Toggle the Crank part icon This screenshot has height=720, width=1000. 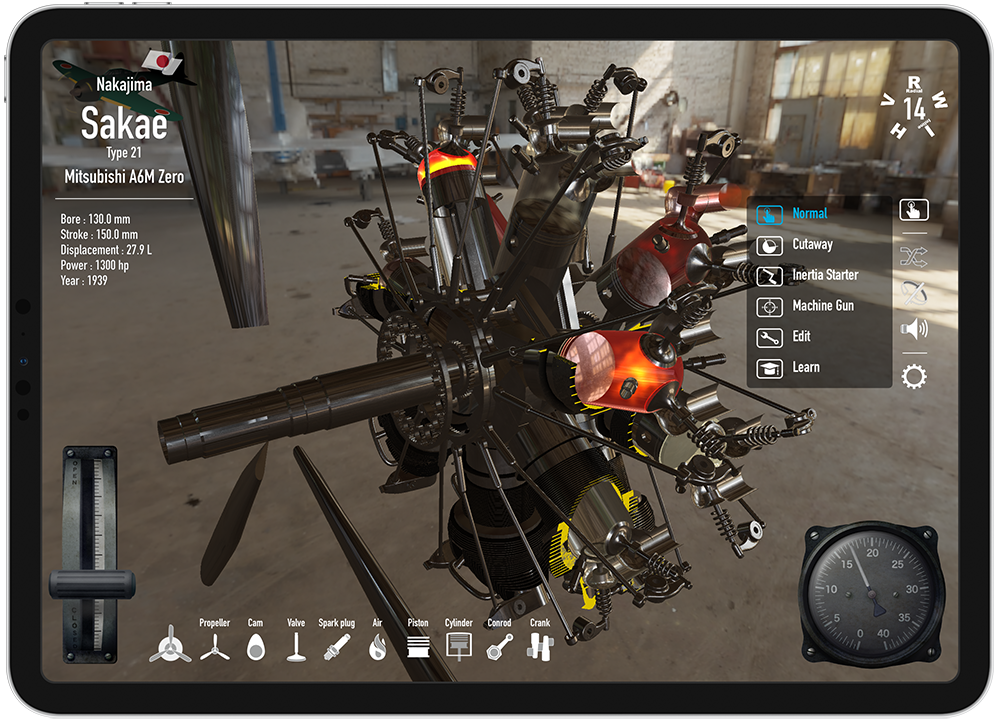click(540, 647)
